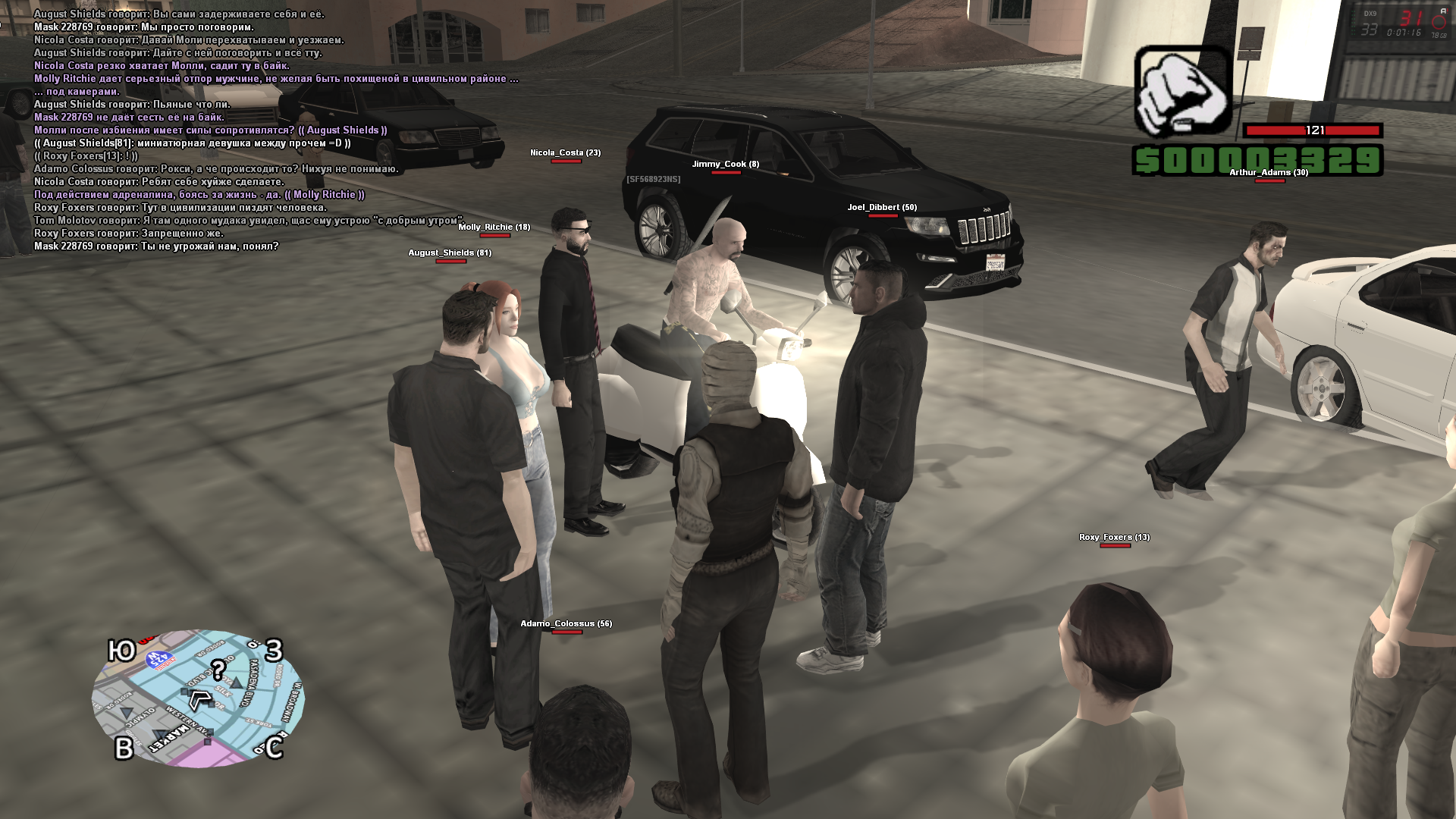Screen dimensions: 1456x819
Task: Select the question mark marker on minimap
Action: [x=218, y=670]
